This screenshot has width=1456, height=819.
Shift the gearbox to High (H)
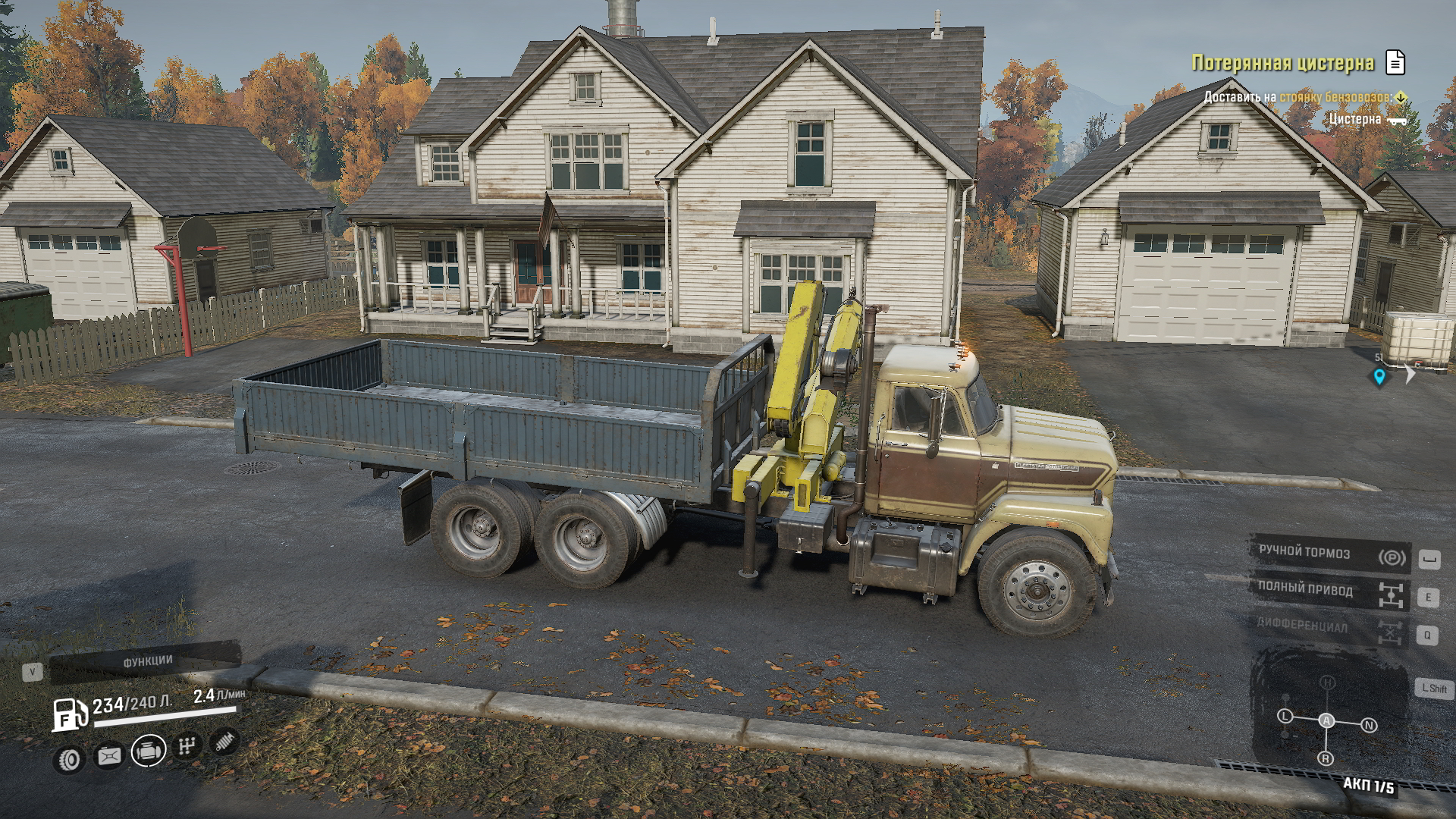[x=1327, y=682]
